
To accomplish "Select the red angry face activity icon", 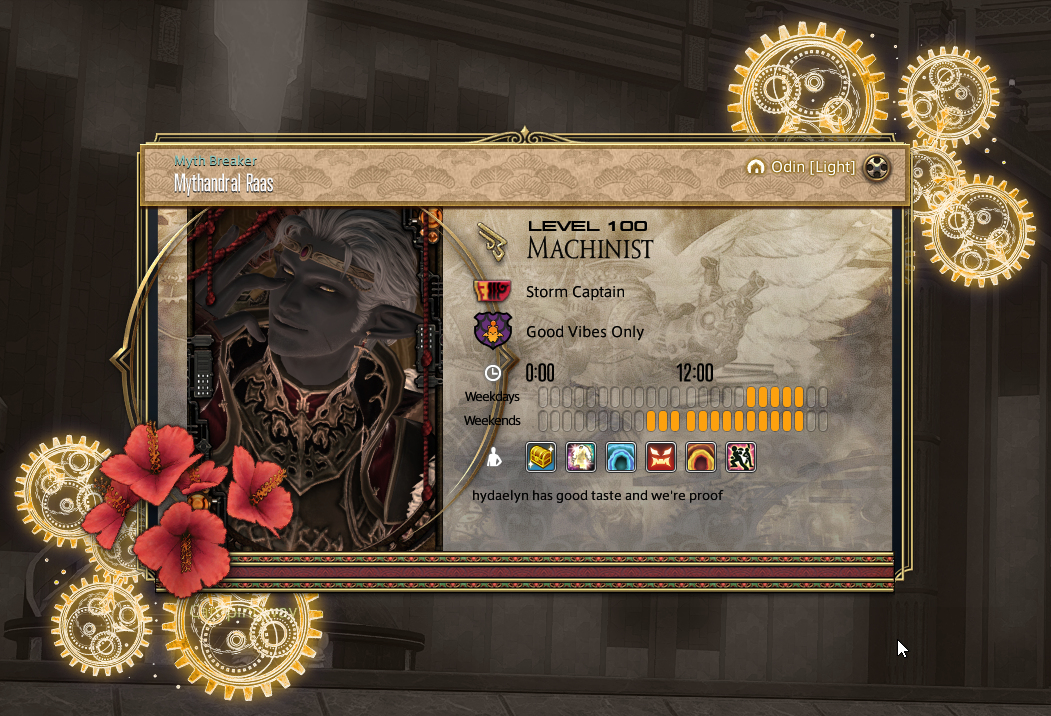I will point(661,457).
